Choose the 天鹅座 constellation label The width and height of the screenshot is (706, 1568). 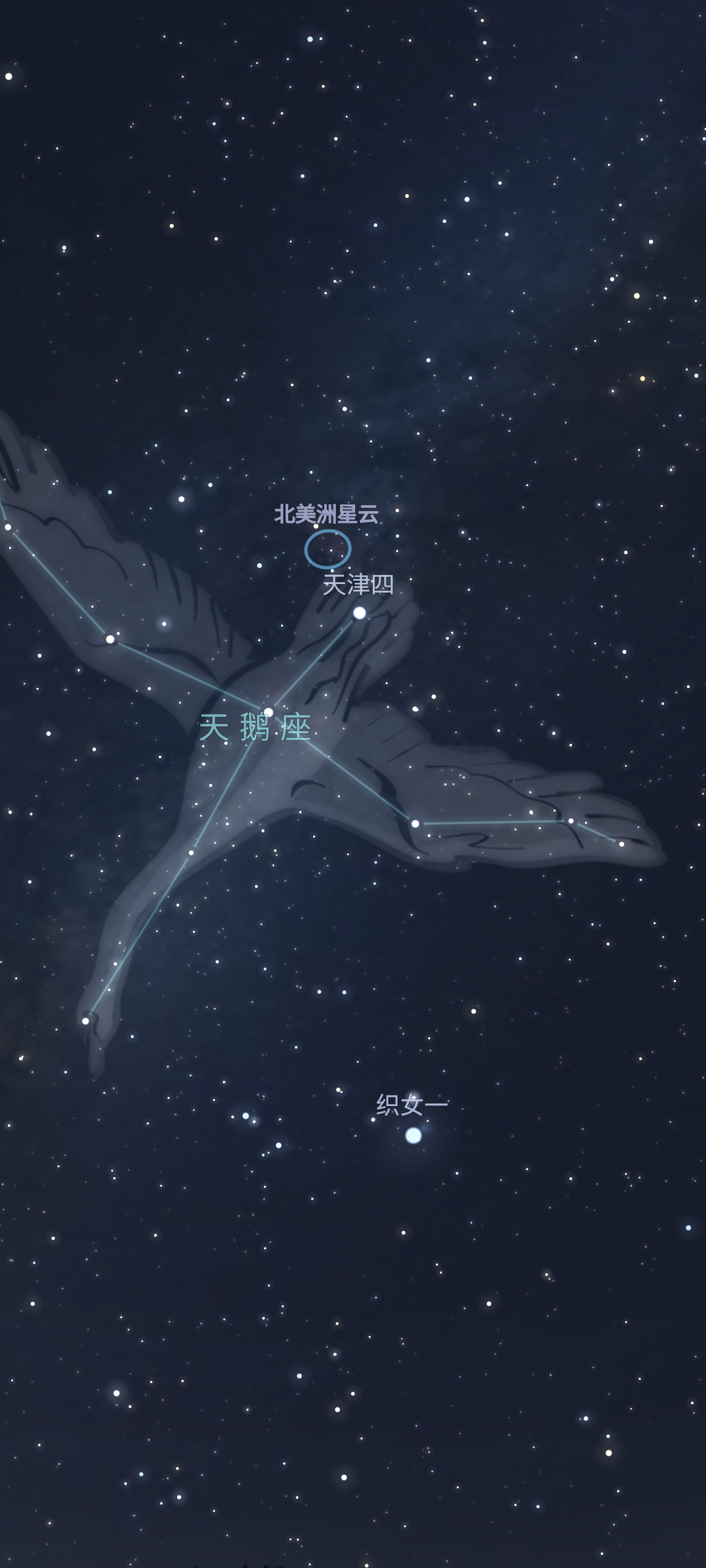tap(255, 728)
